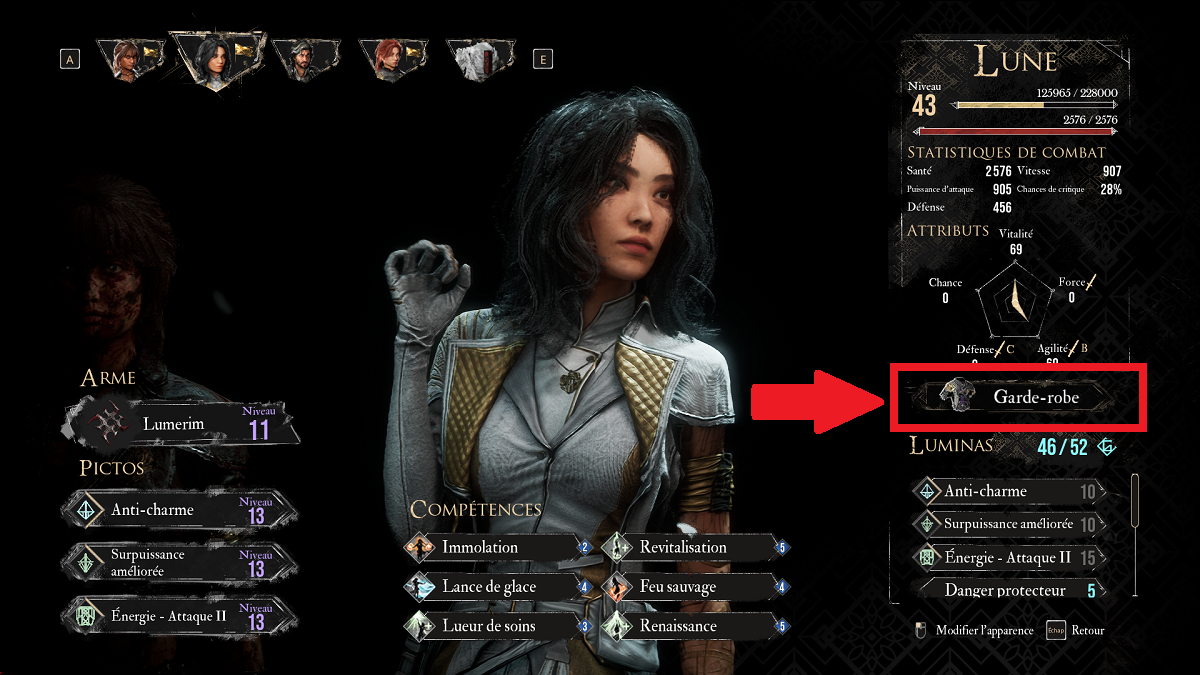Click the Luminas list scrollbar

(1135, 500)
